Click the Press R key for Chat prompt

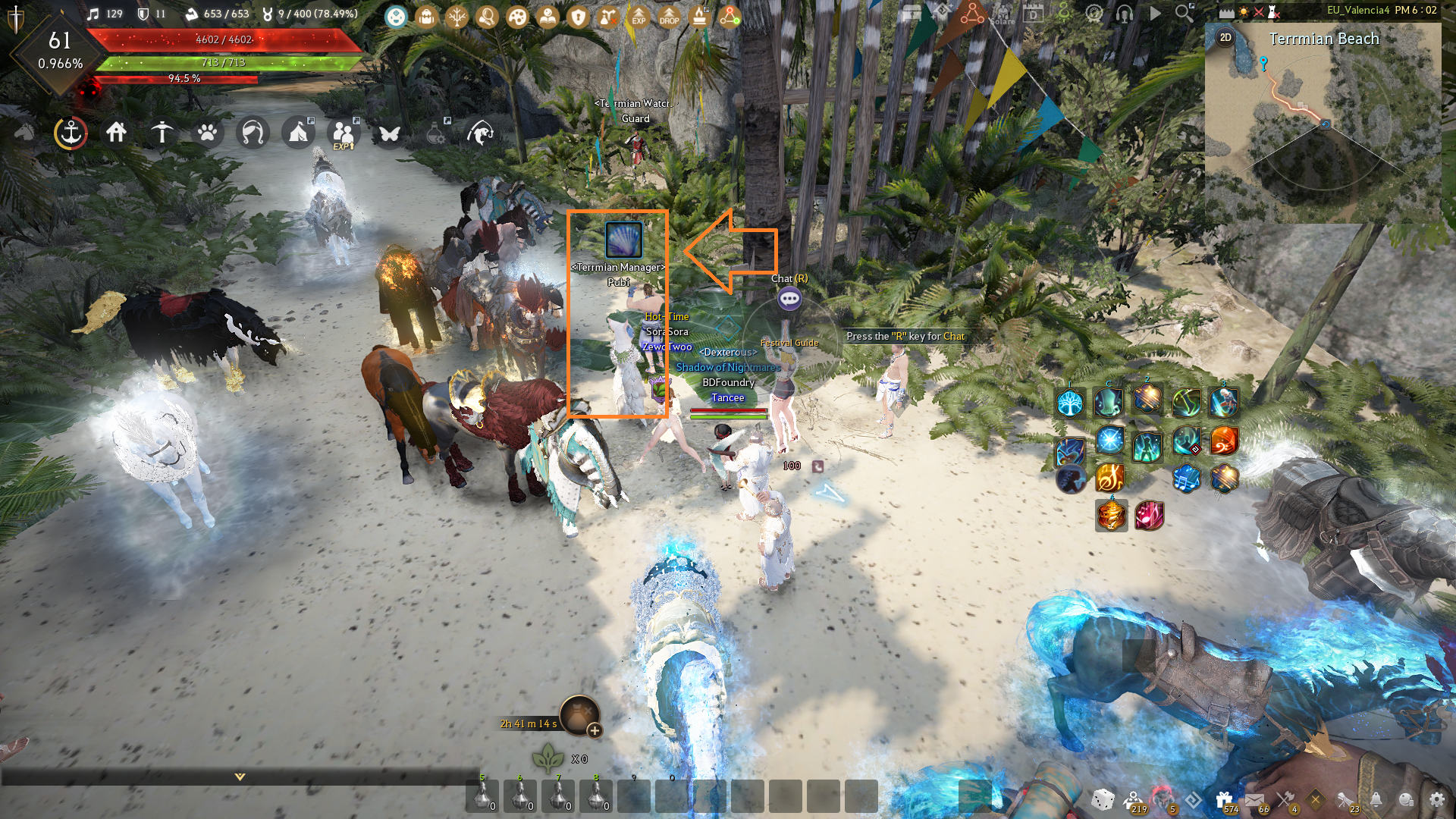point(904,335)
